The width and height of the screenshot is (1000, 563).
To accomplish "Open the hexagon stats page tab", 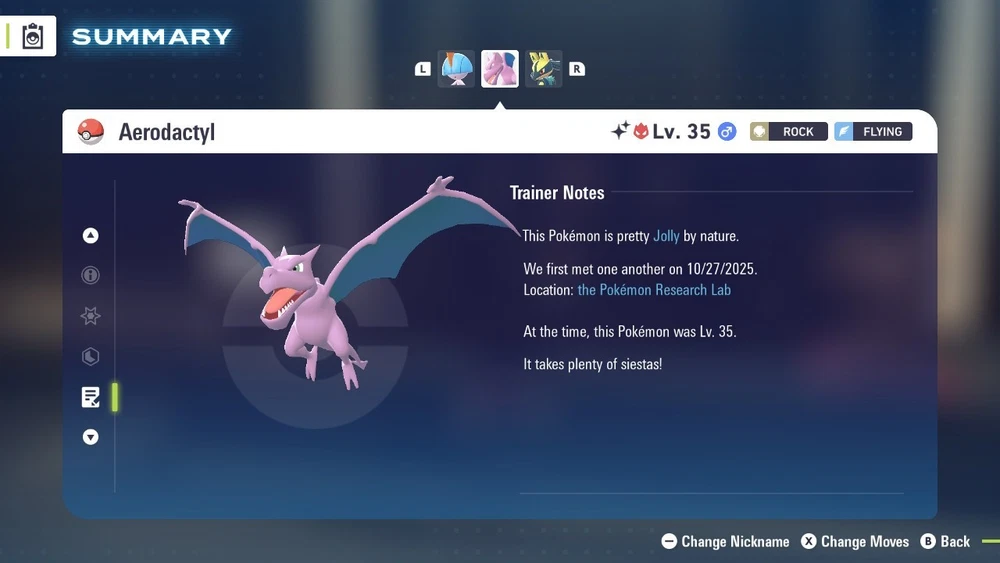I will (91, 356).
